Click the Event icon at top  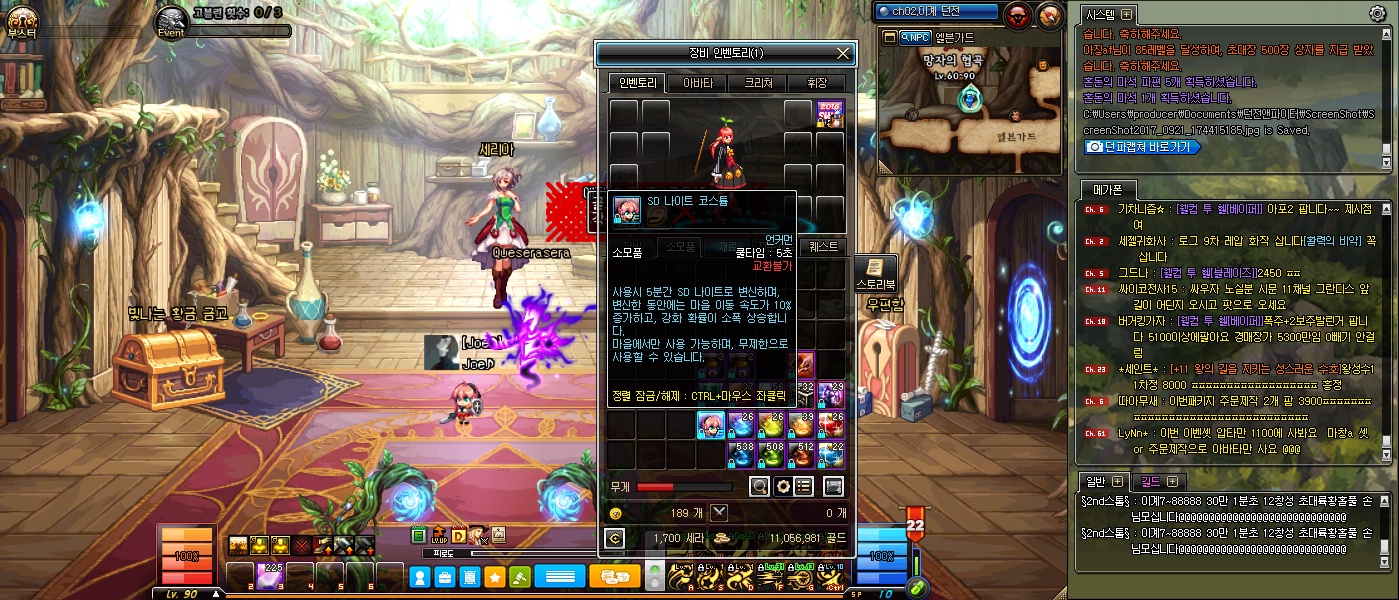pyautogui.click(x=172, y=20)
